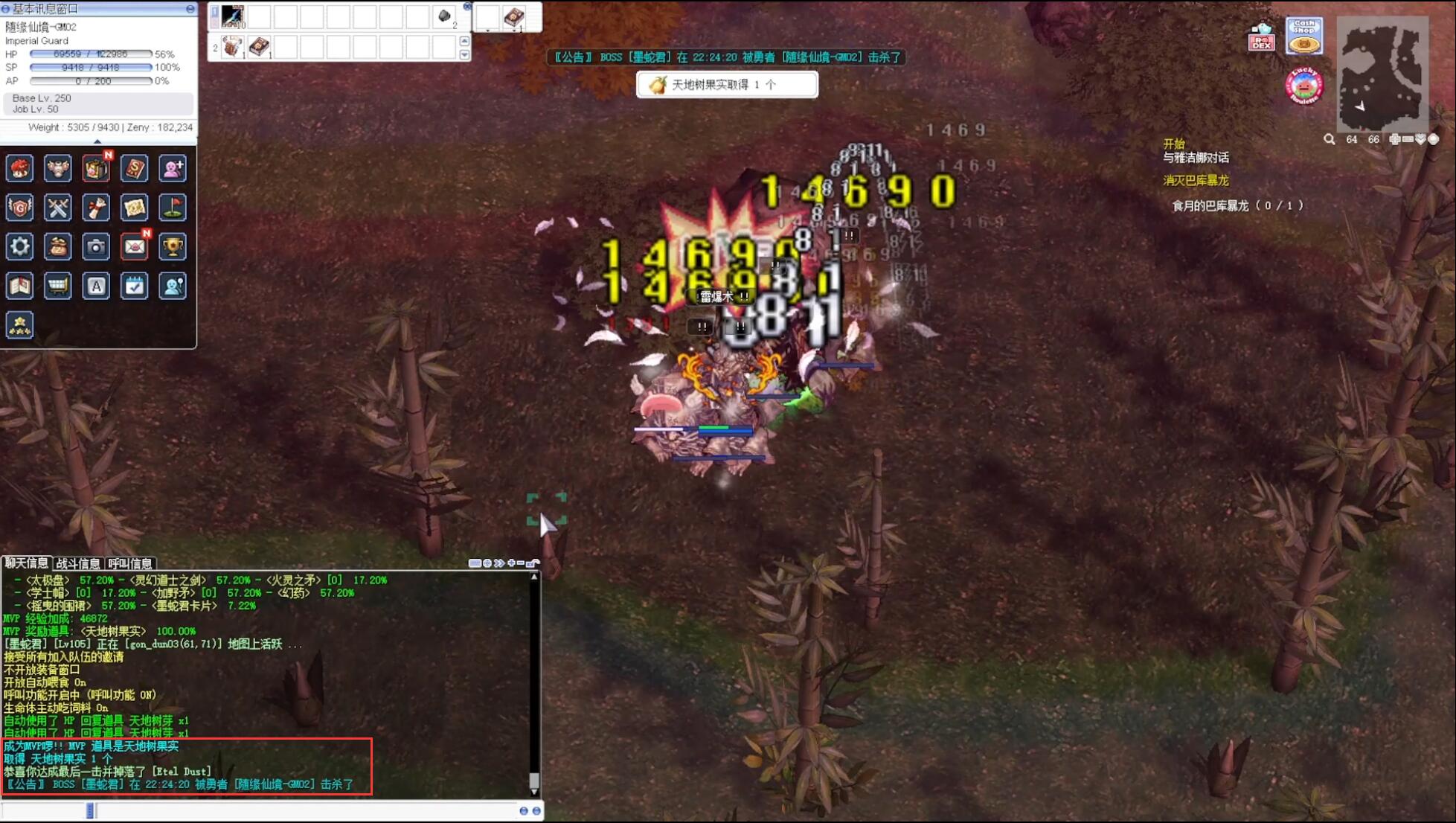1456x823 pixels.
Task: Open the guild shield G icon
Action: [x=19, y=208]
